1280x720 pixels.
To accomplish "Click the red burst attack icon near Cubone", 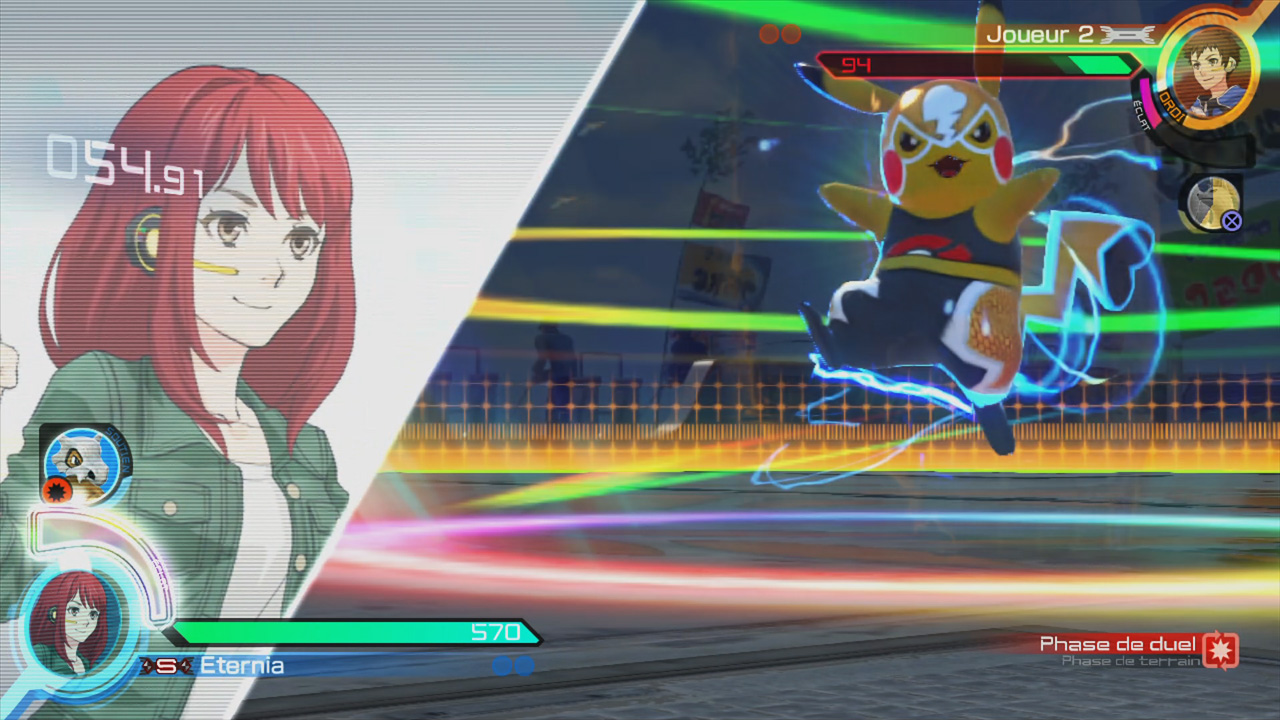I will click(x=56, y=488).
